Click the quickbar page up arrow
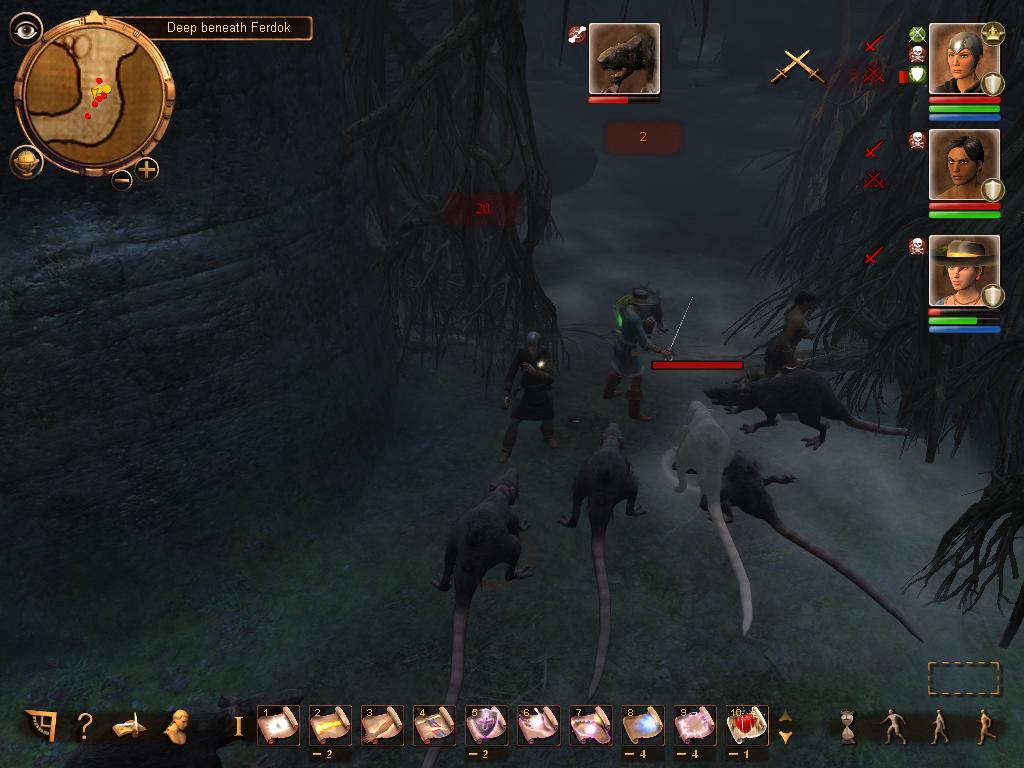This screenshot has width=1024, height=768. click(x=785, y=717)
